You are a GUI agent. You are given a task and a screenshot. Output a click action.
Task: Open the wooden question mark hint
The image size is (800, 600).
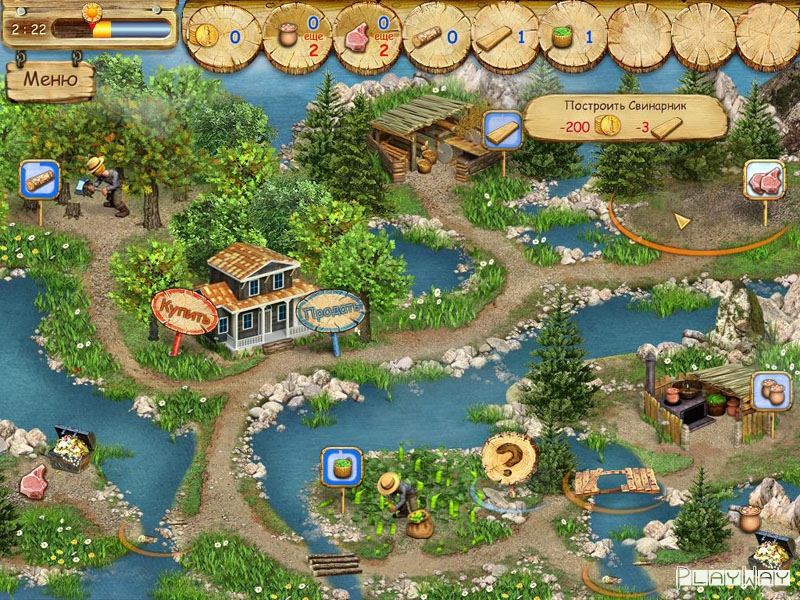click(x=508, y=458)
